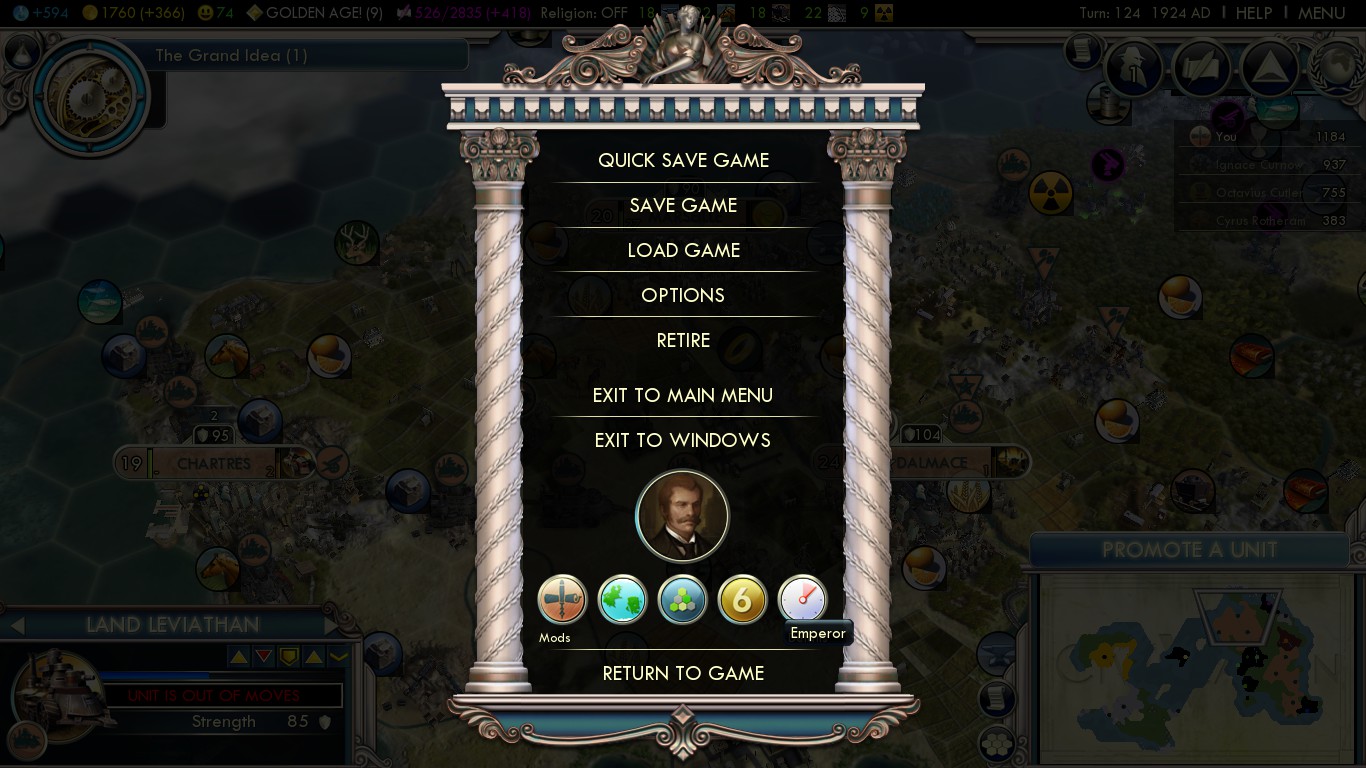Open the Menu button in the top bar
This screenshot has width=1366, height=768.
(1321, 13)
